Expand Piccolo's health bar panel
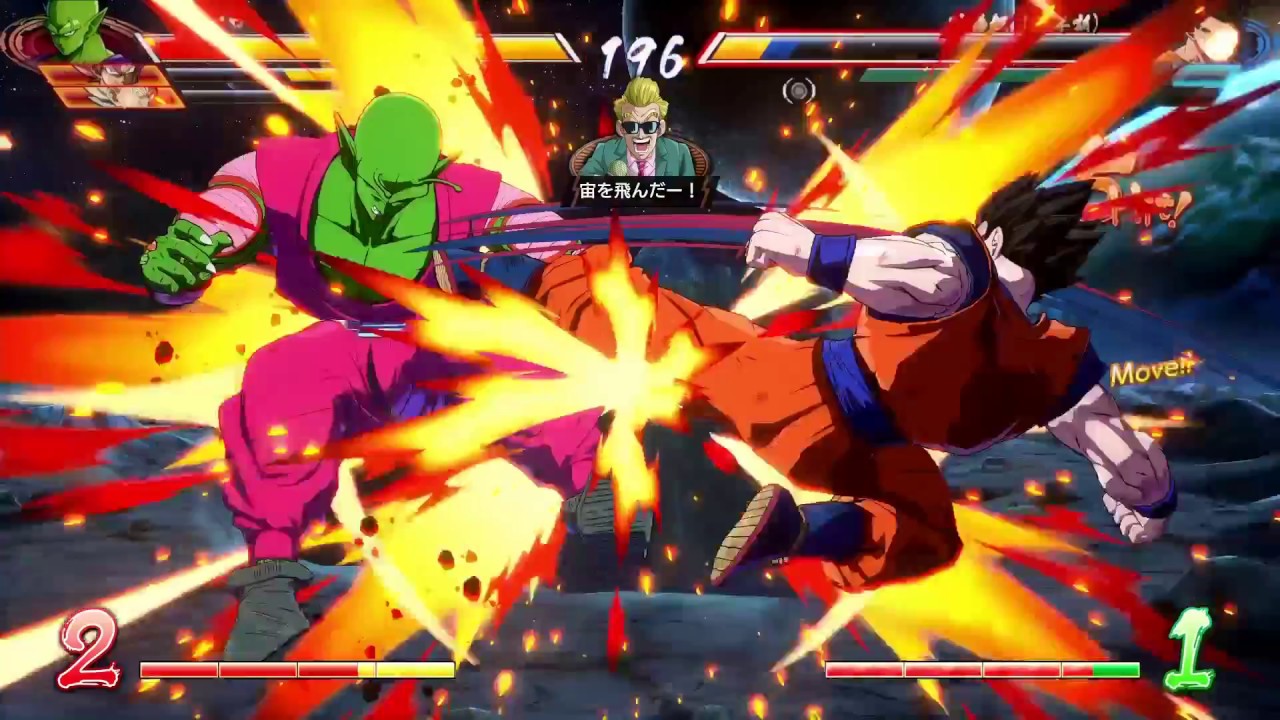The width and height of the screenshot is (1280, 720). point(350,42)
